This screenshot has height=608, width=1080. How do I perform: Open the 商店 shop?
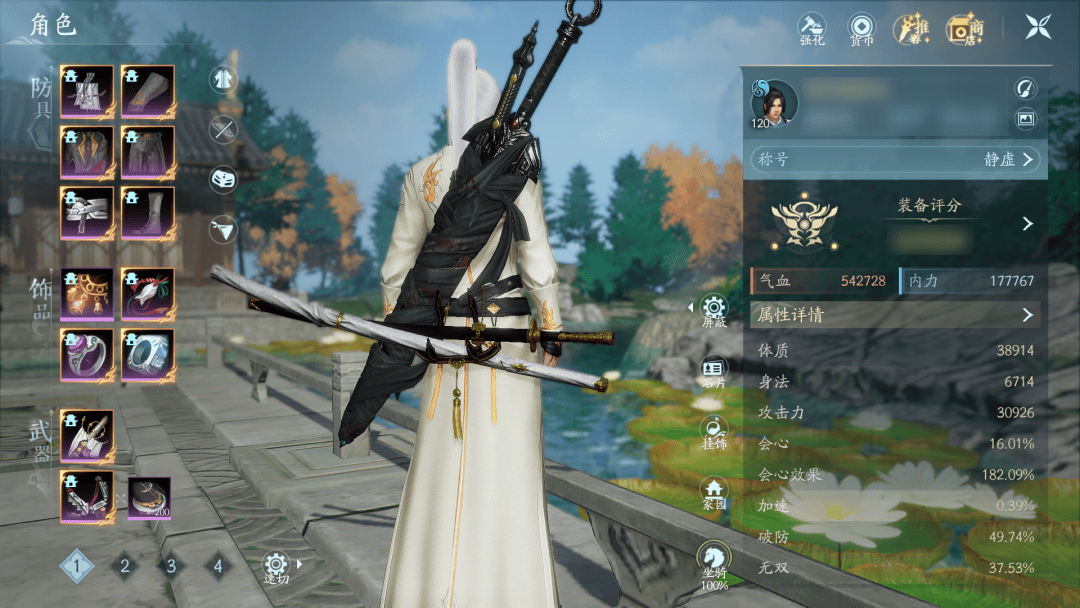[965, 28]
